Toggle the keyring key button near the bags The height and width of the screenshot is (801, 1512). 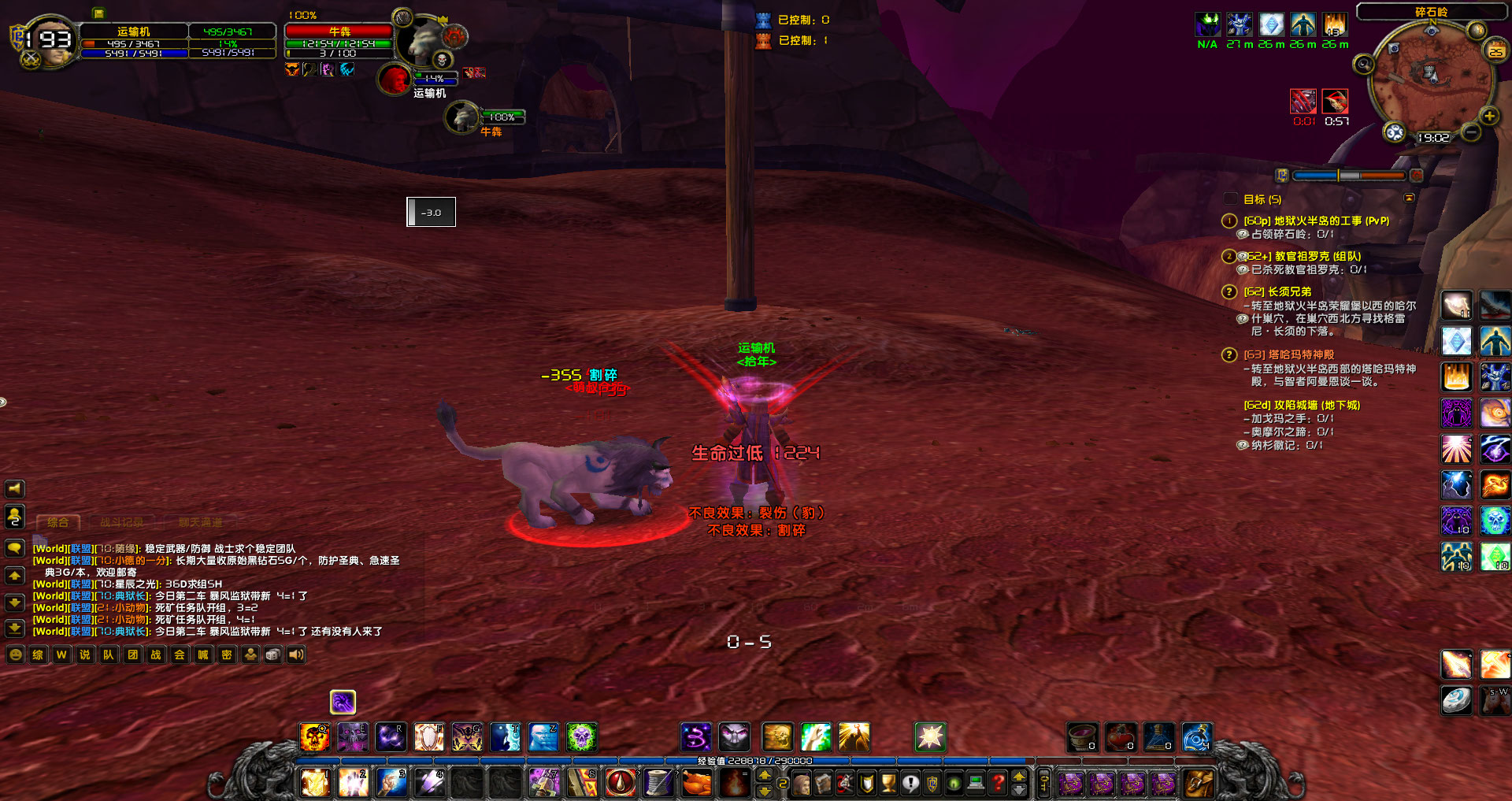click(1043, 784)
